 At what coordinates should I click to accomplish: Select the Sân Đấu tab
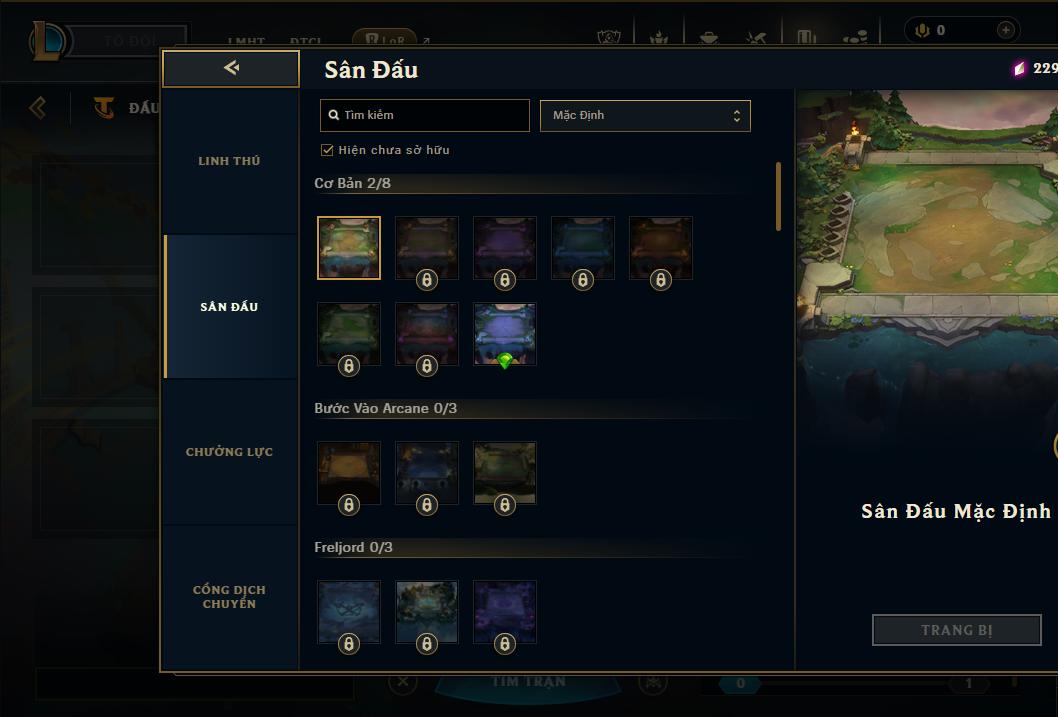coord(229,307)
